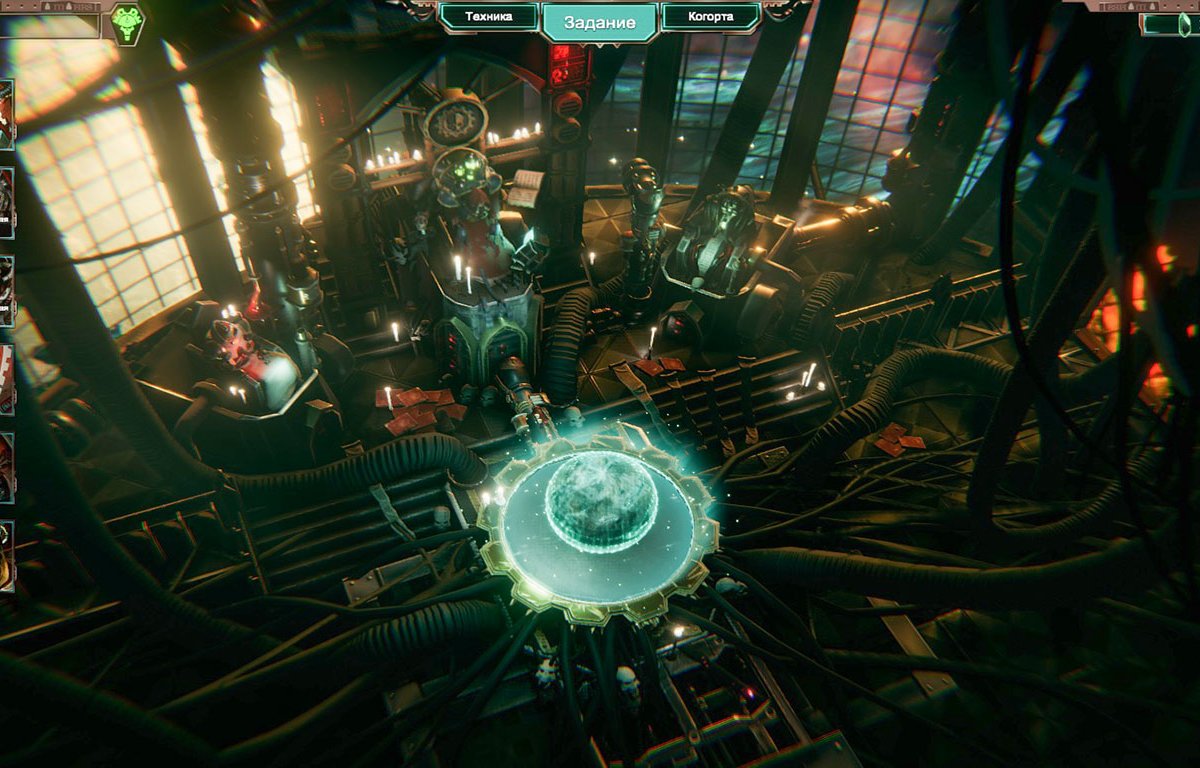
Task: Click the green skull emblem icon
Action: click(x=126, y=24)
